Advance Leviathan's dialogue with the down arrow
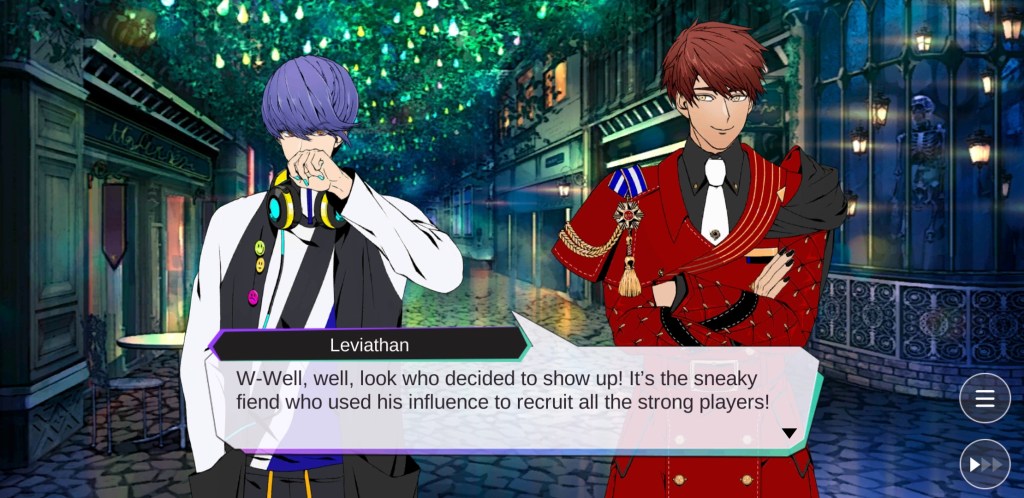 point(789,433)
